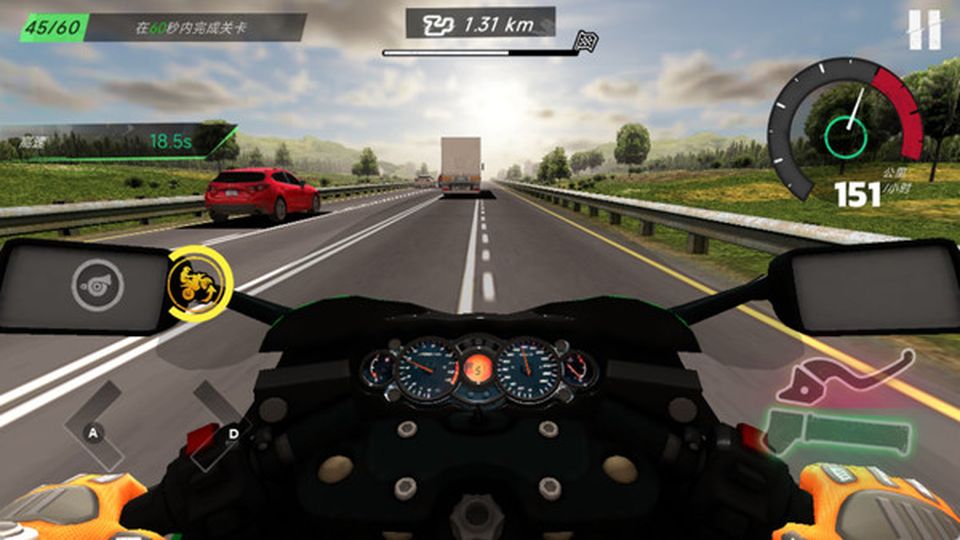
Task: Steer right with the D arrow button
Action: click(x=228, y=428)
